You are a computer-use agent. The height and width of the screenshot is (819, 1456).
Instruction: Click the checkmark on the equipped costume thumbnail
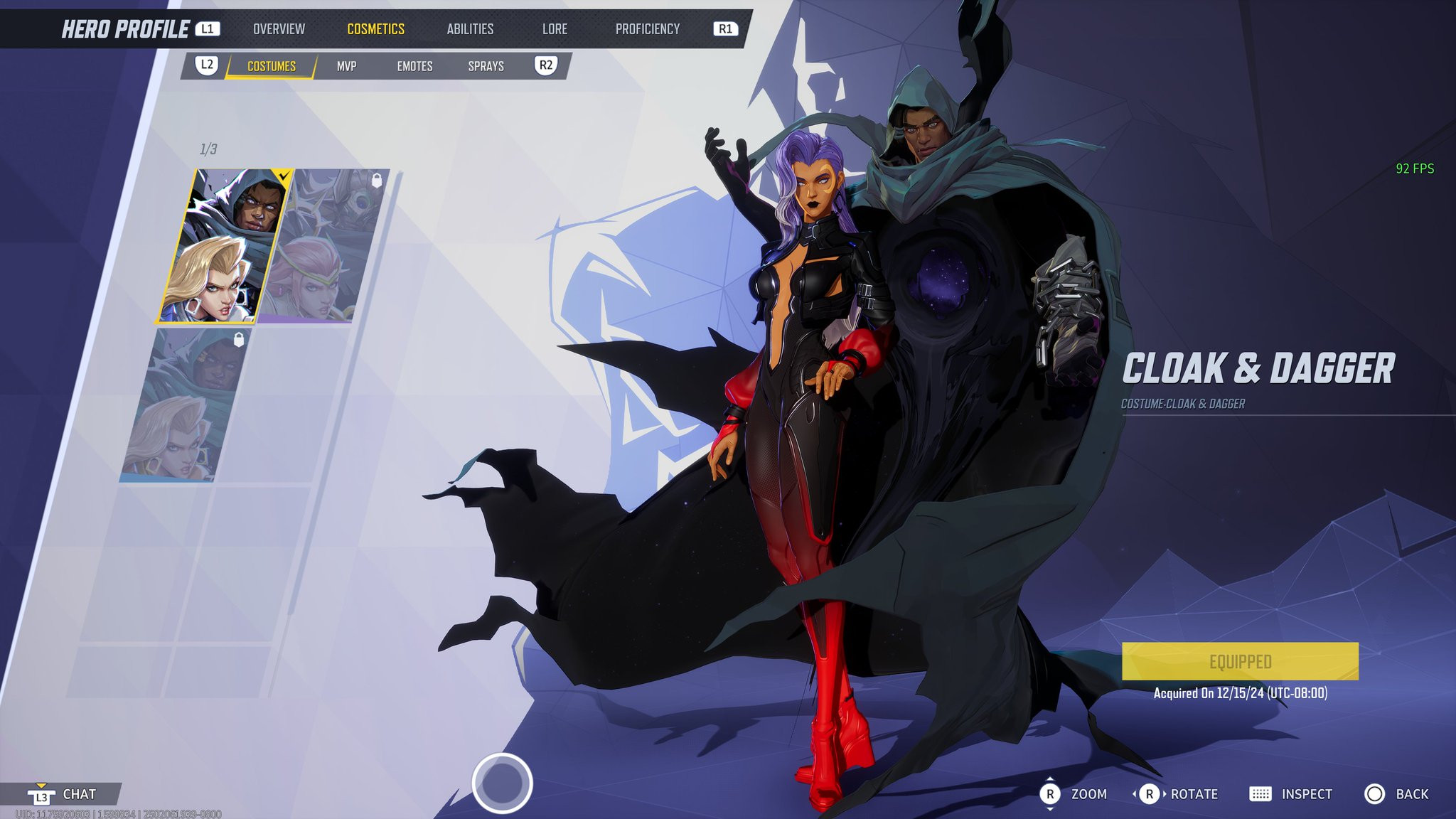tap(282, 174)
